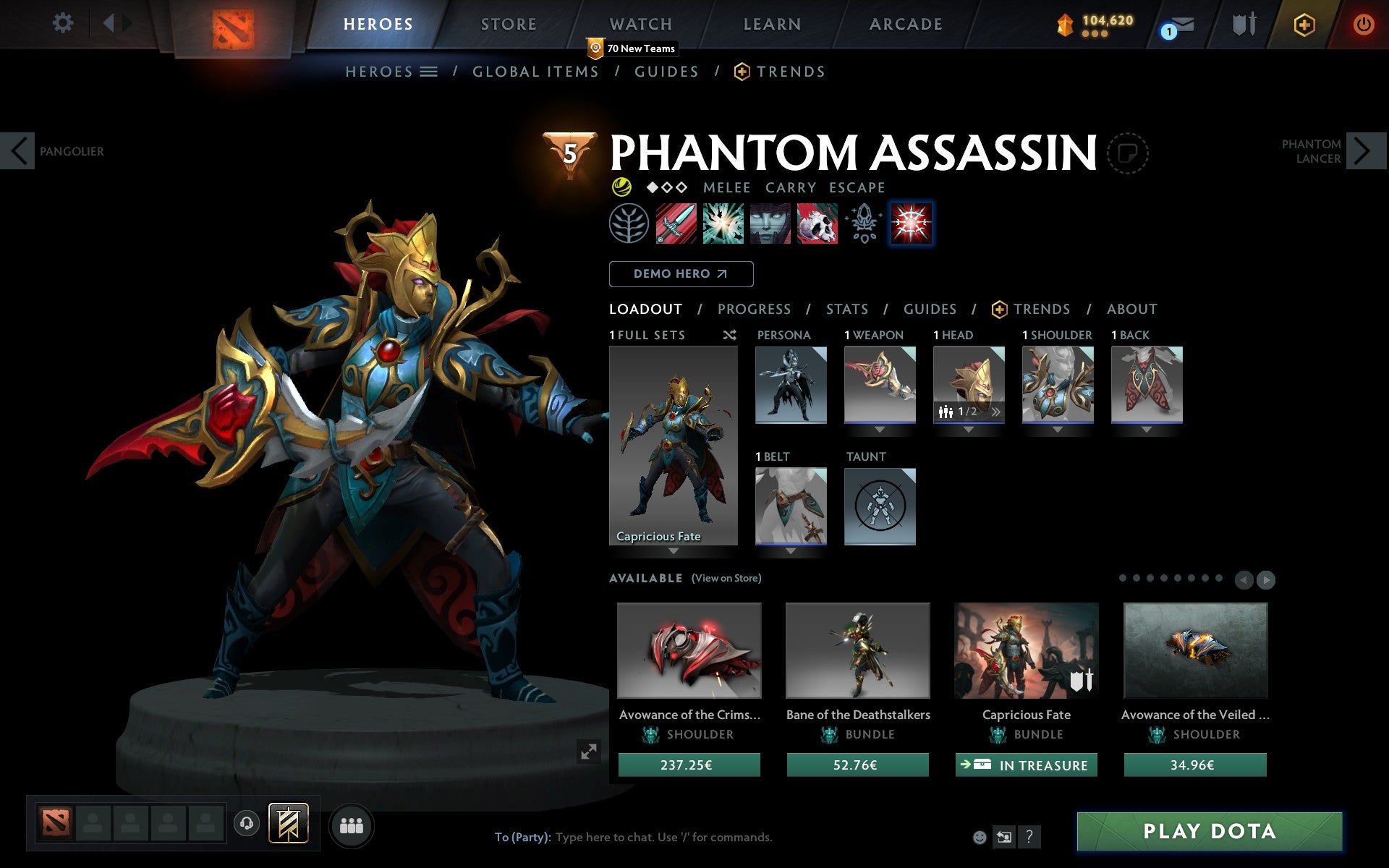Open Dota Plus via the gold hexagon icon
Viewport: 1389px width, 868px height.
1302,24
